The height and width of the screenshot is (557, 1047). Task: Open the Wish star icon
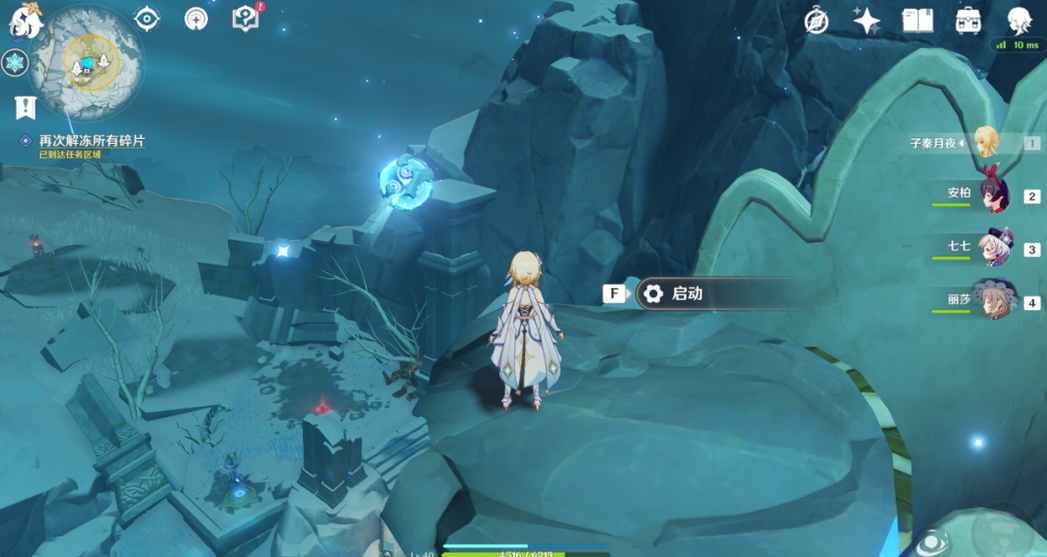tap(866, 21)
